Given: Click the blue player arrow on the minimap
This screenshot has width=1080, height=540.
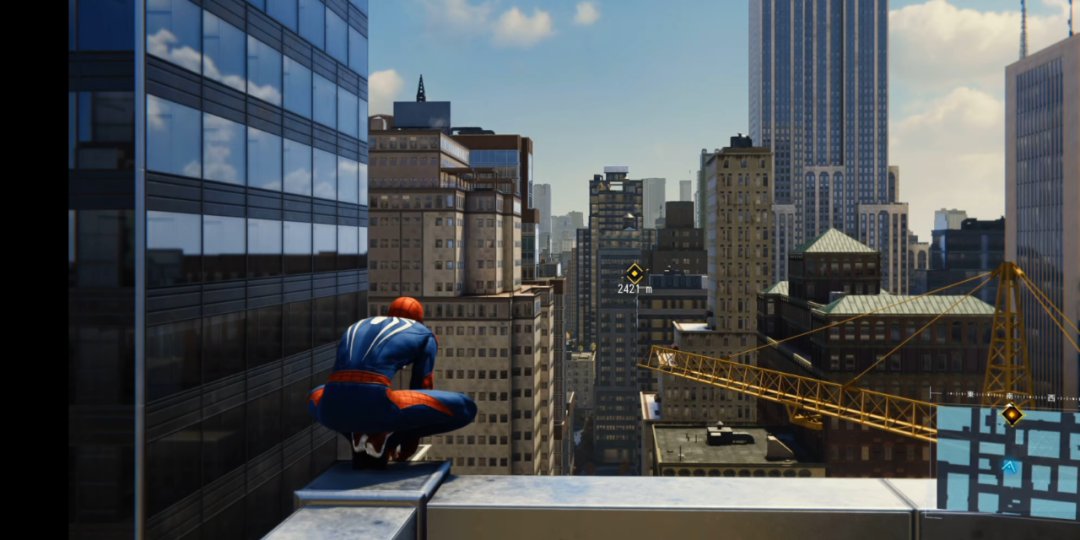Looking at the screenshot, I should 1010,466.
